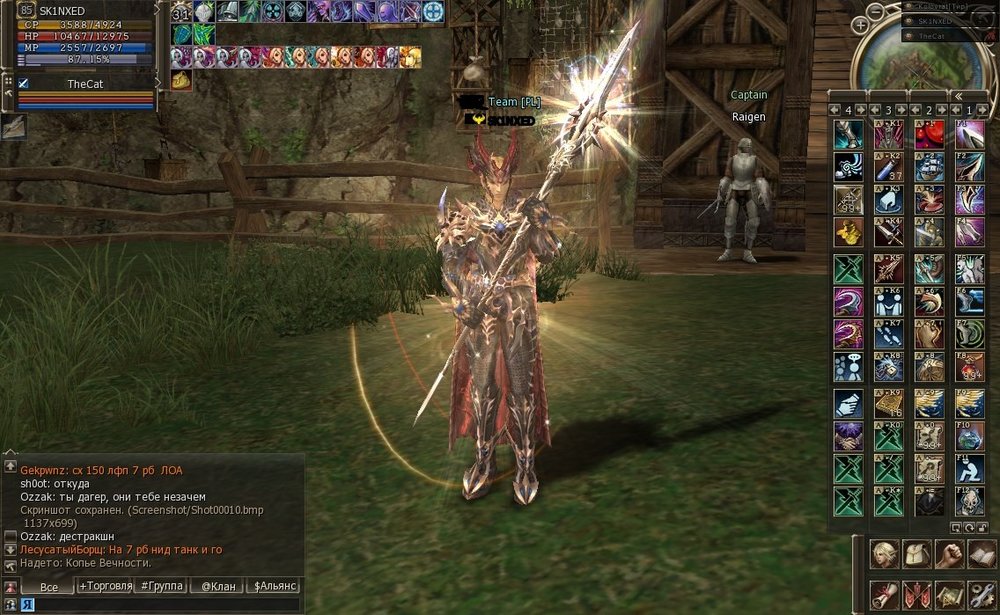Open the #Группа chat tab
The height and width of the screenshot is (615, 1000).
[x=162, y=586]
